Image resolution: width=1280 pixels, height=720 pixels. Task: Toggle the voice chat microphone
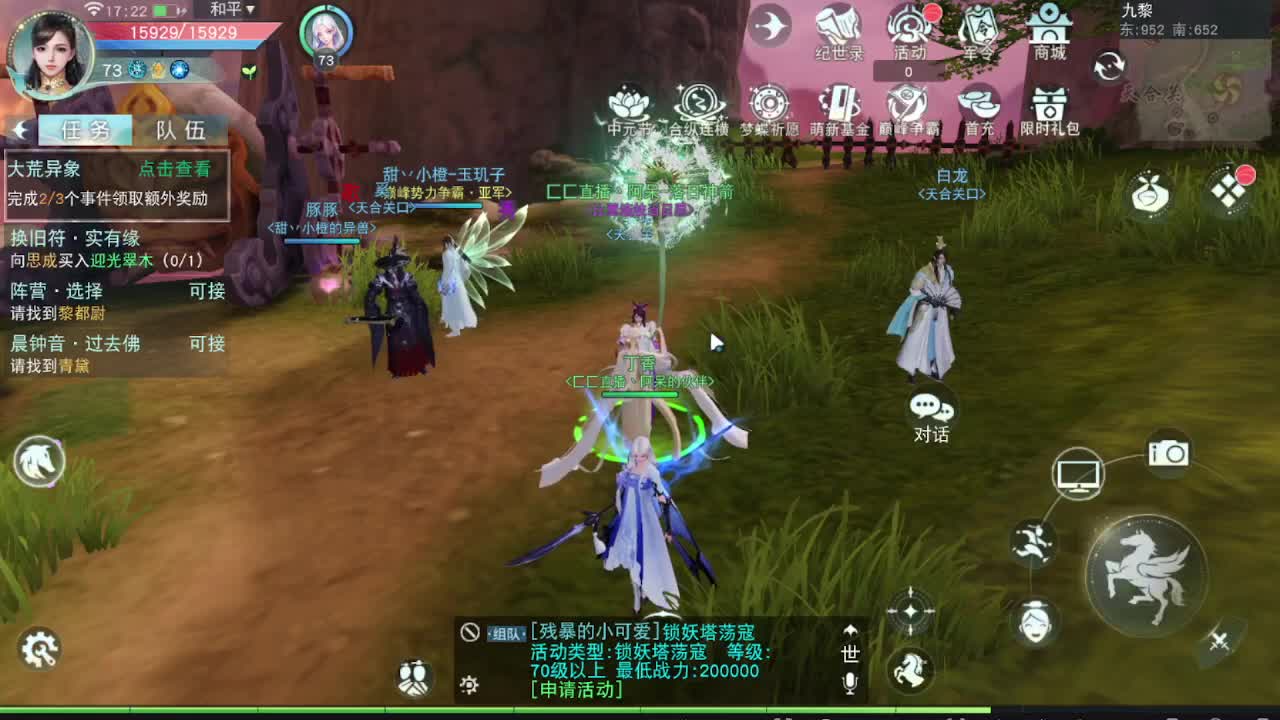click(850, 682)
